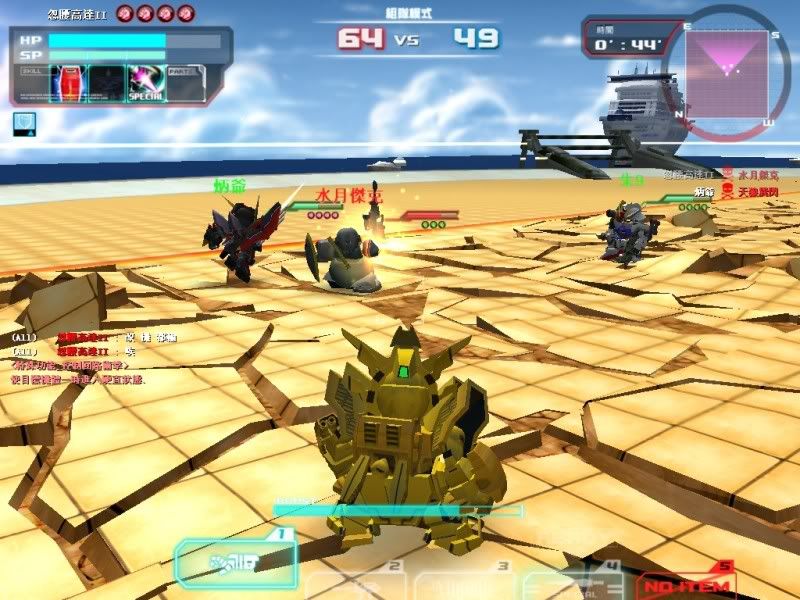The image size is (800, 600).
Task: Select weapon slot 2
Action: pyautogui.click(x=355, y=584)
